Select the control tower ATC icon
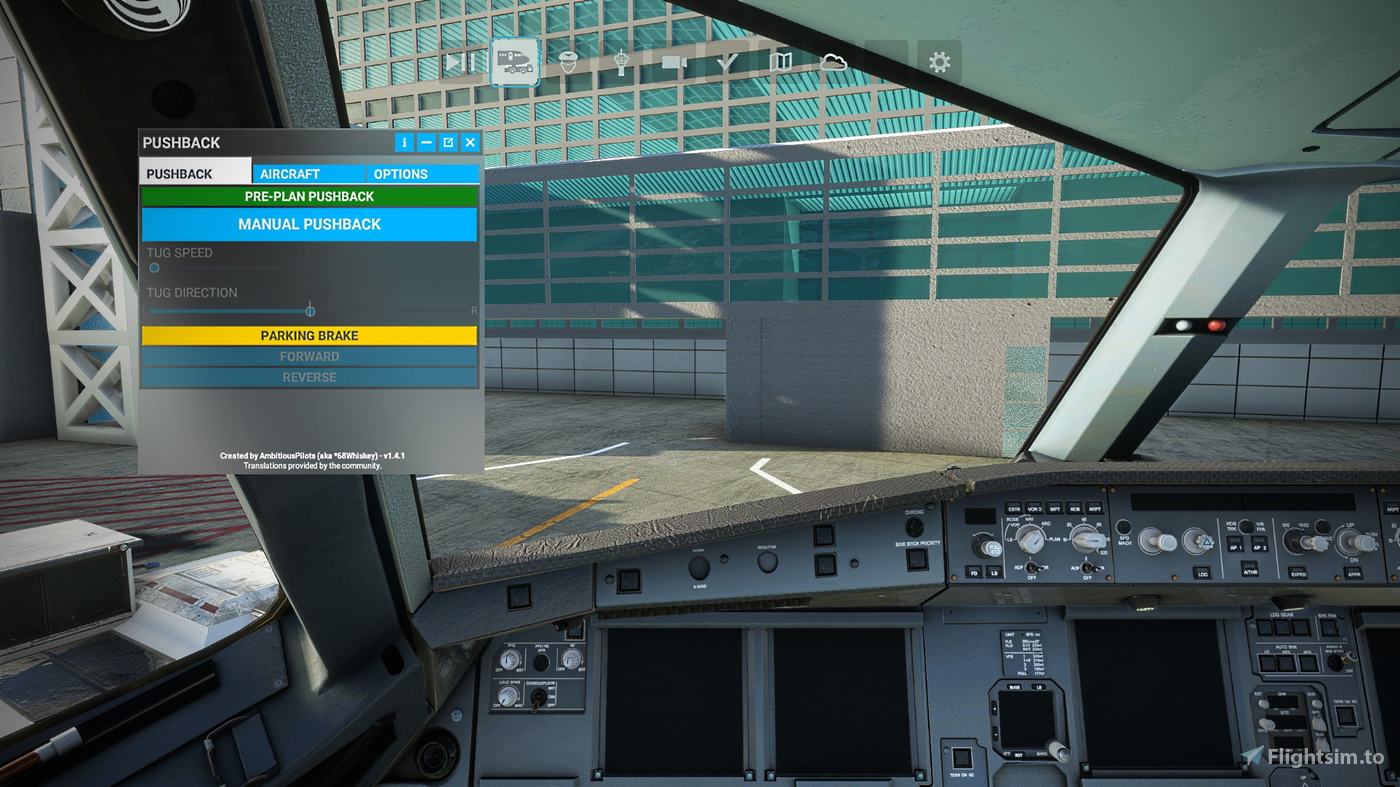1400x787 pixels. [x=623, y=62]
